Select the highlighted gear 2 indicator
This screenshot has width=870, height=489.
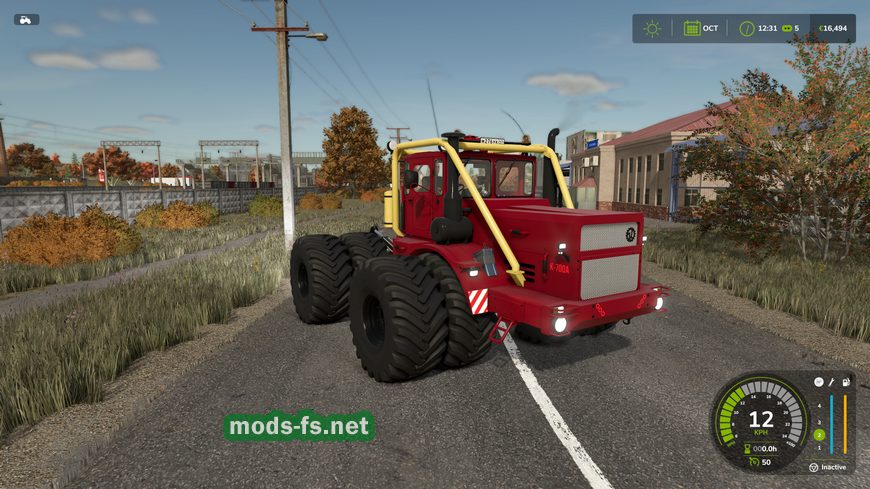coord(818,434)
